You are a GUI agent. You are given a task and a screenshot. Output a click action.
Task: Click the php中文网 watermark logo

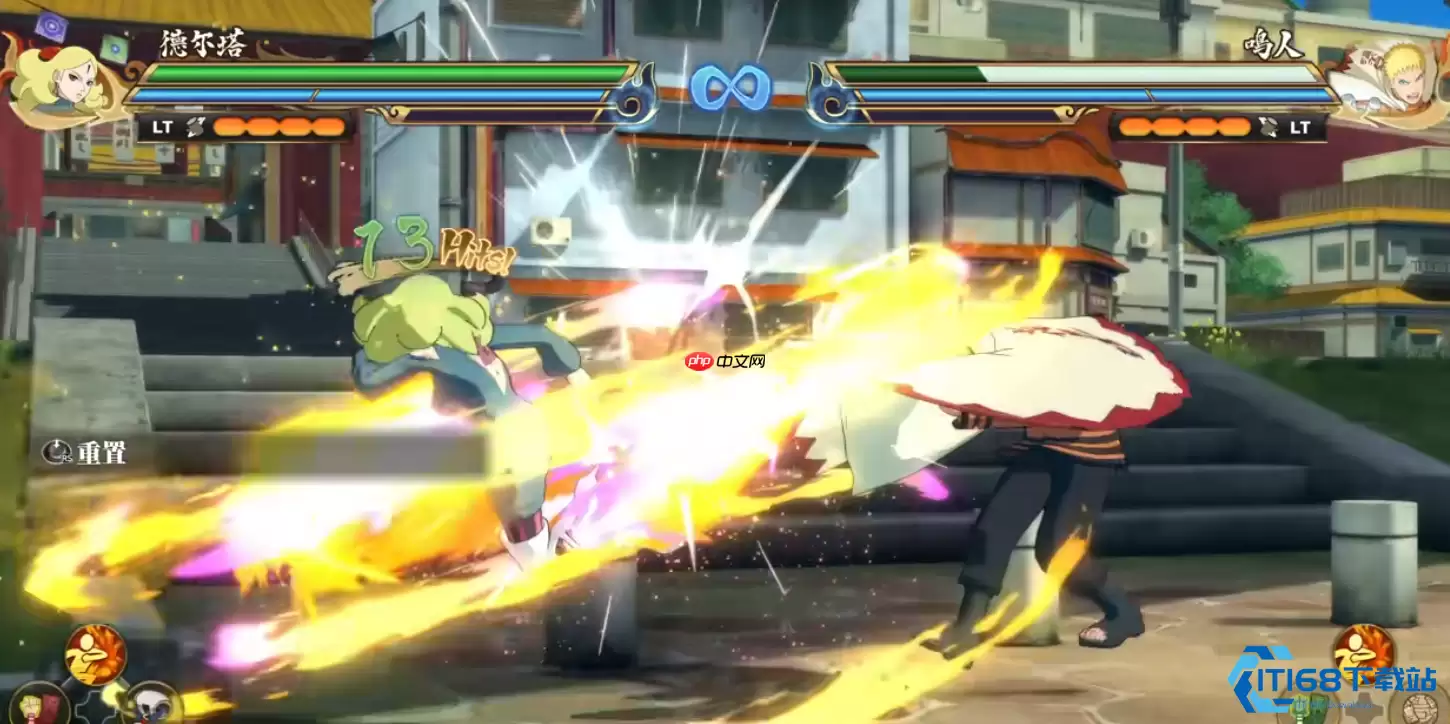[725, 361]
